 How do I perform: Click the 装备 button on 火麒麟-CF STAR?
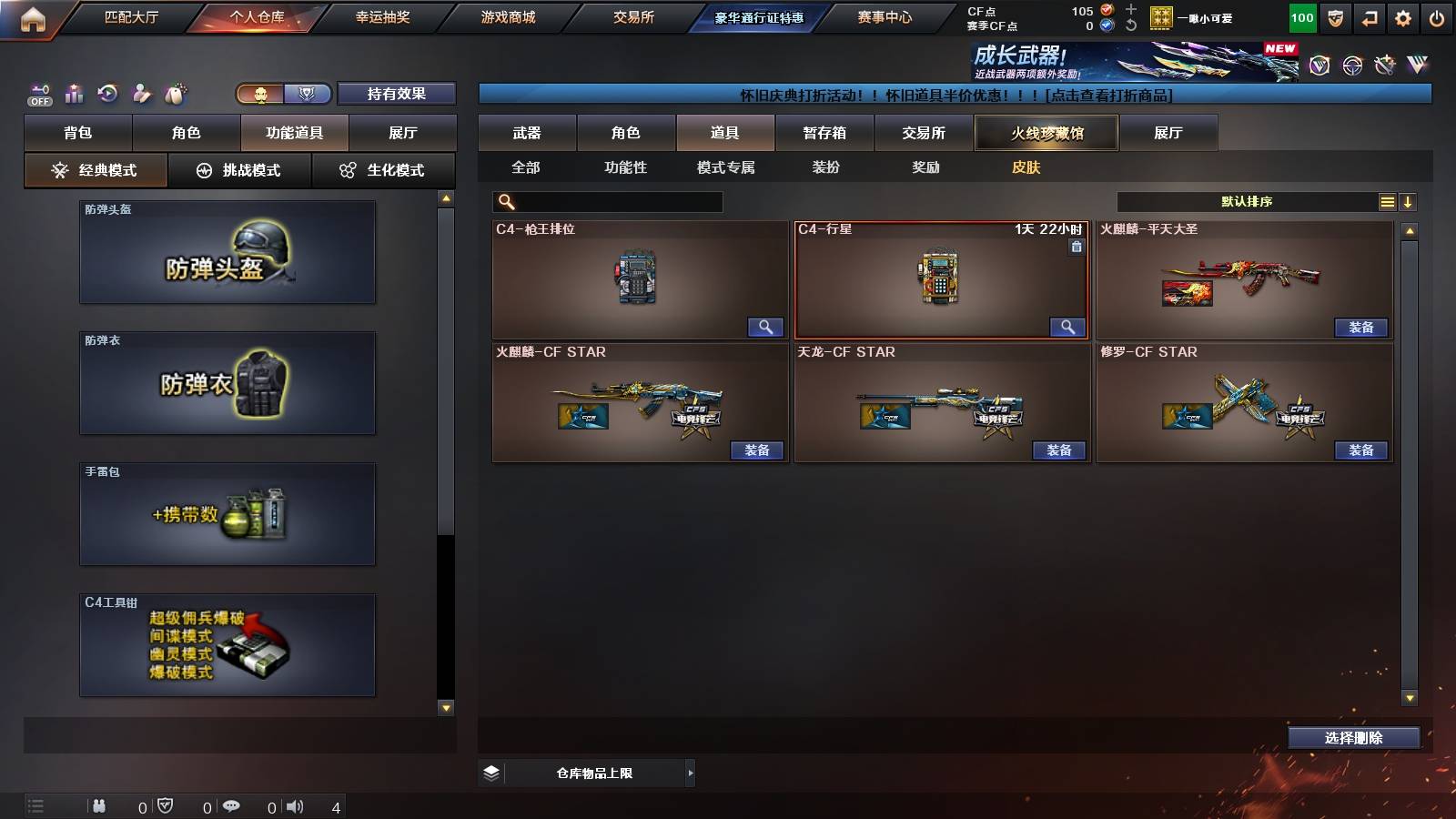tap(757, 450)
